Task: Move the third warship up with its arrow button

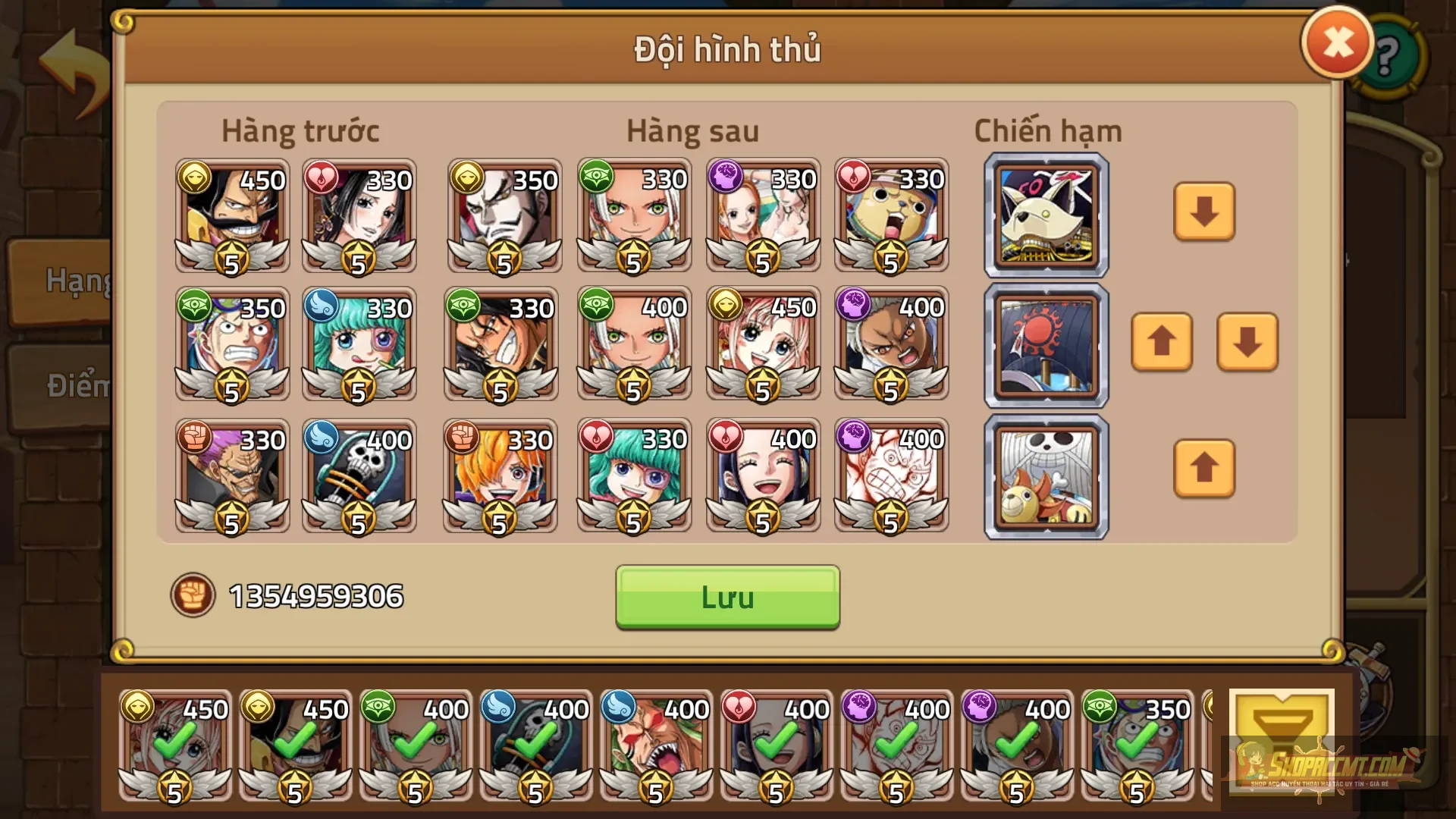Action: (1204, 470)
